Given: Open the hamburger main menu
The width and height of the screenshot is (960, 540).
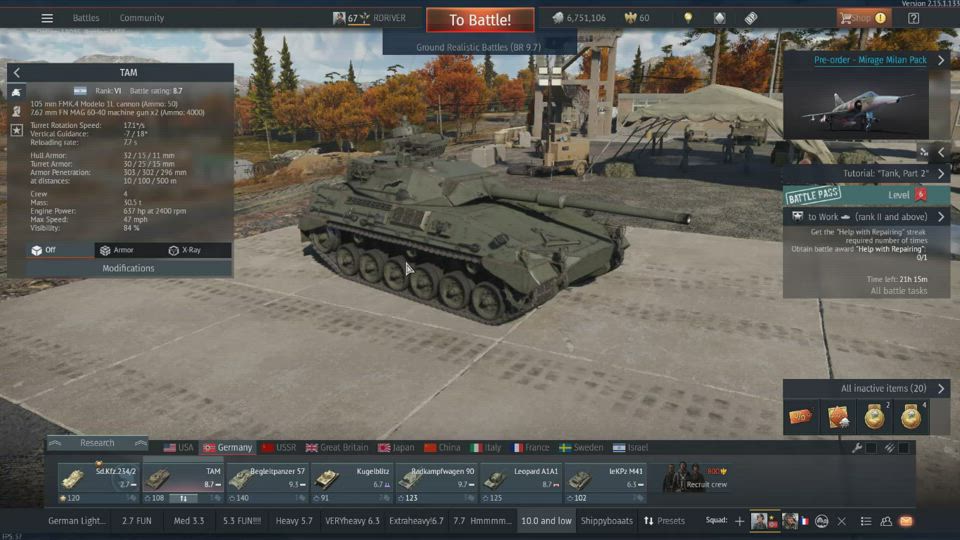Looking at the screenshot, I should [x=47, y=18].
